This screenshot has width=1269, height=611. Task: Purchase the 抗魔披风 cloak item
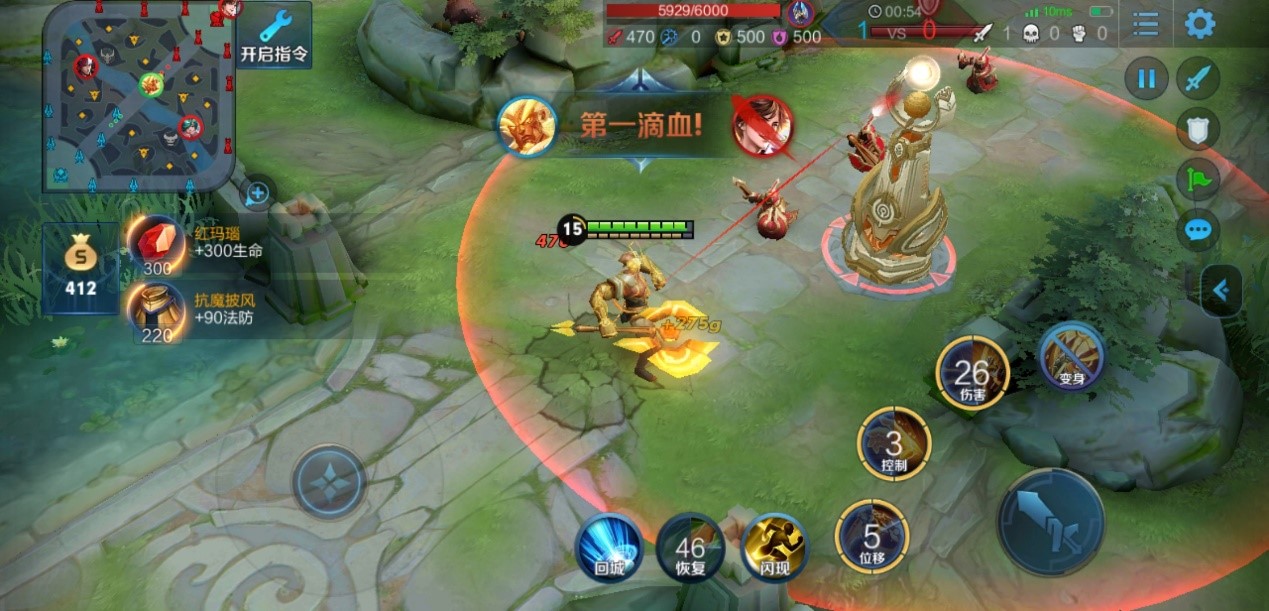click(x=158, y=310)
